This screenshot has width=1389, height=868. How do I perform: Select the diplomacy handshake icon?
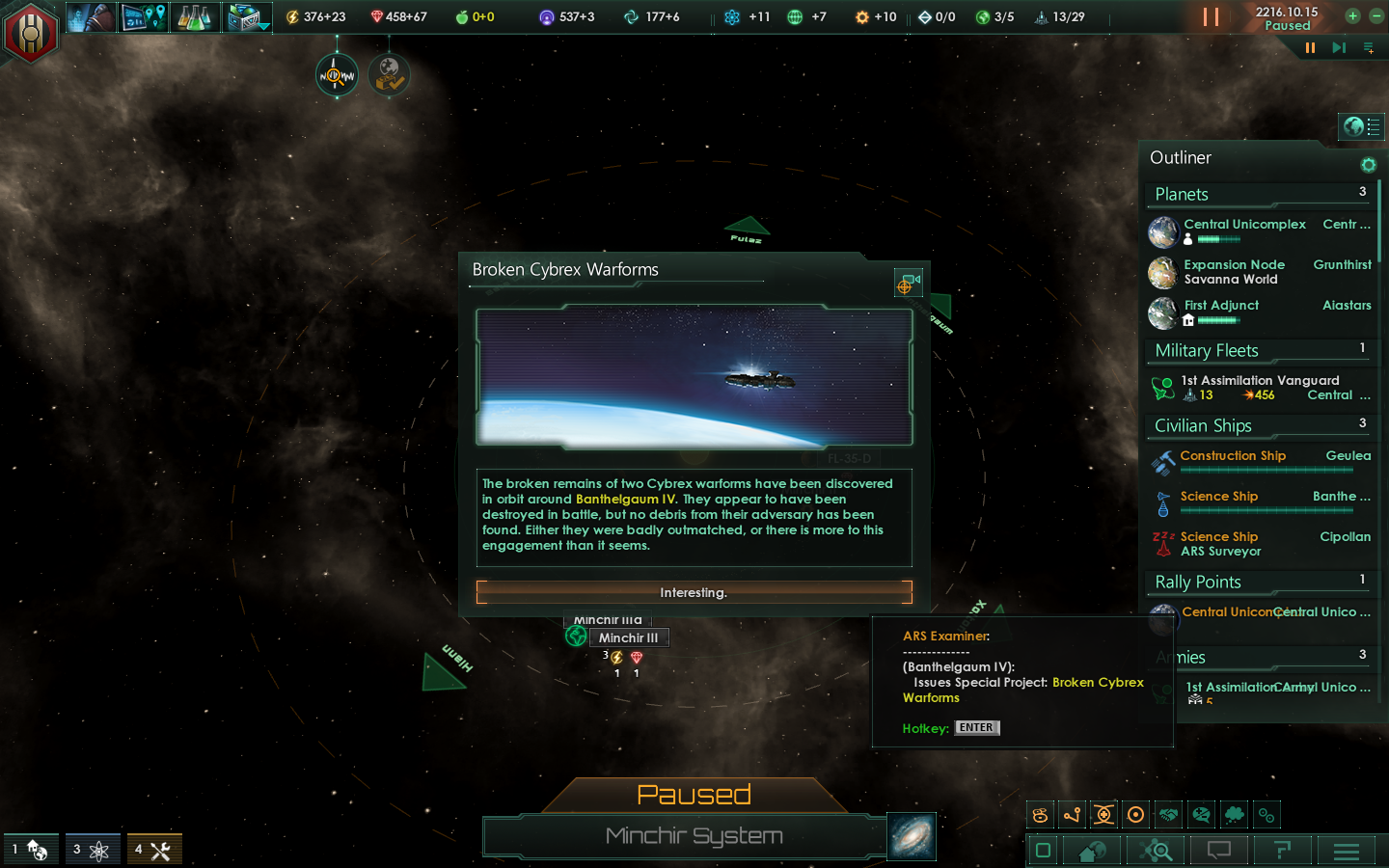point(1168,815)
